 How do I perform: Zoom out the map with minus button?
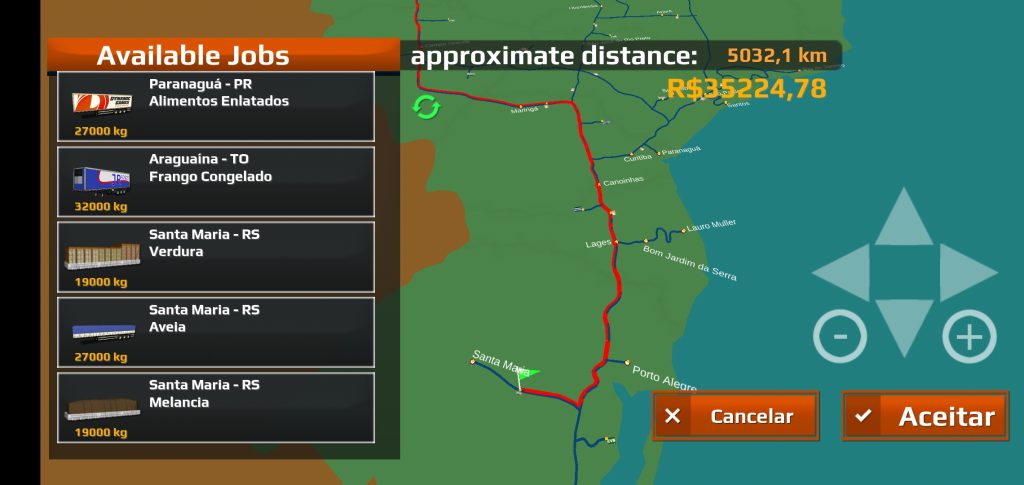[840, 336]
